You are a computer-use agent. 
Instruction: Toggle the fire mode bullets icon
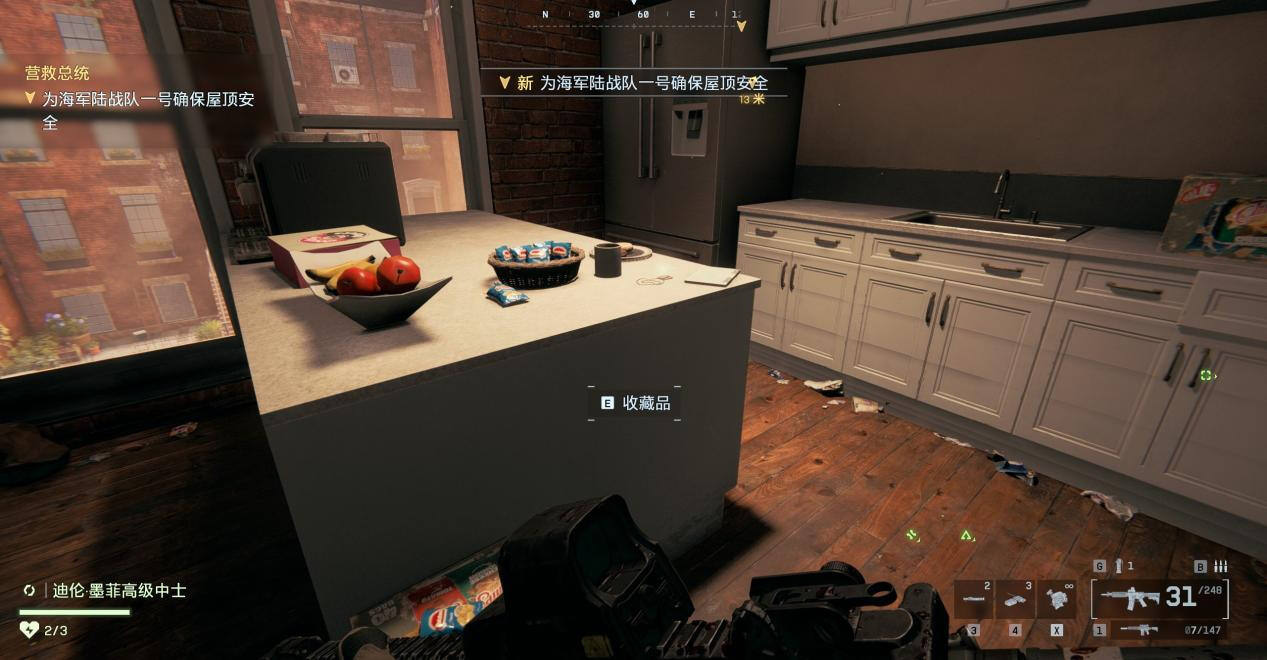pos(1220,566)
